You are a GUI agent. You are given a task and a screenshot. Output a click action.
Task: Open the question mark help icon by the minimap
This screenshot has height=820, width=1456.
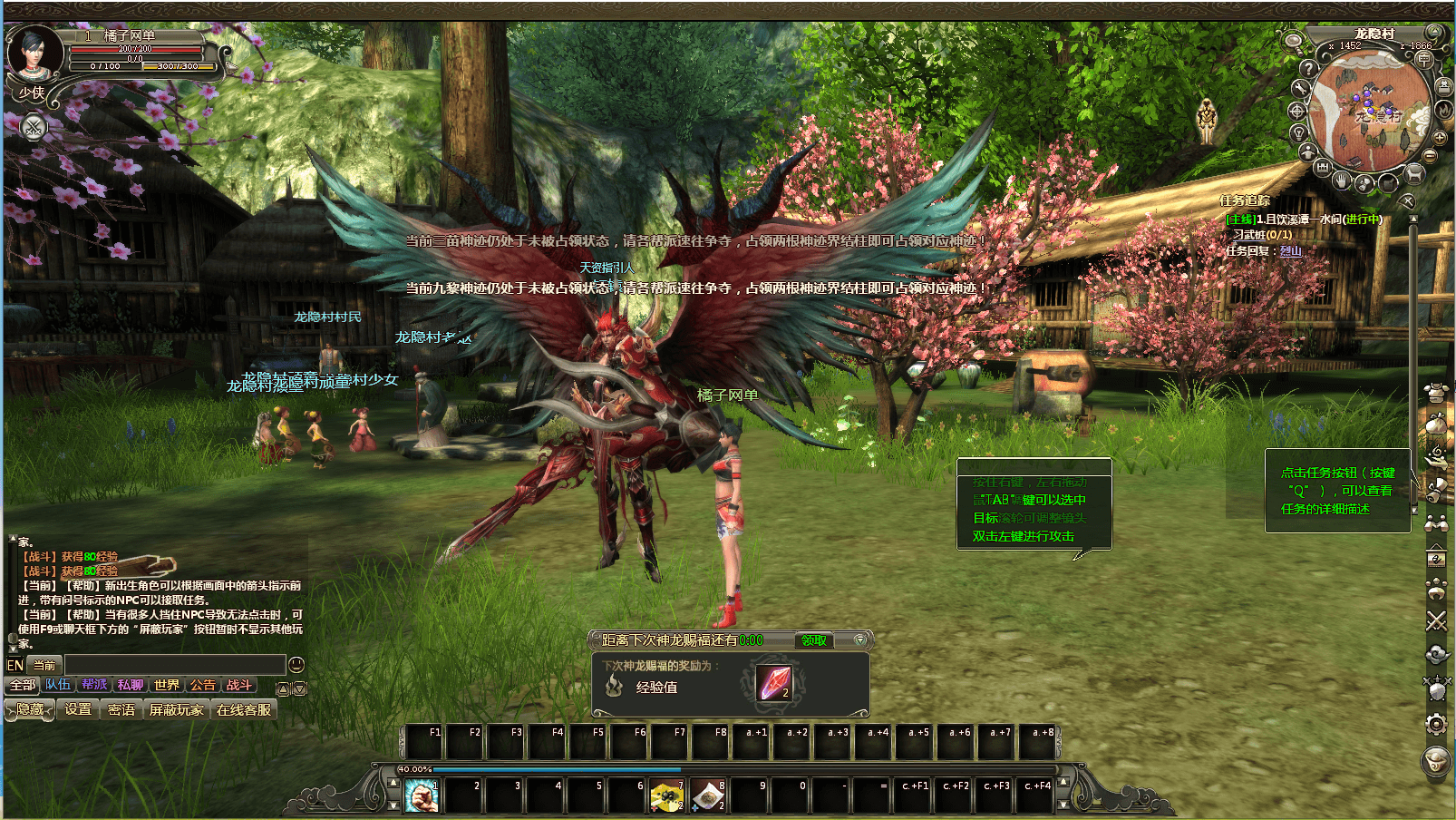pyautogui.click(x=1307, y=68)
